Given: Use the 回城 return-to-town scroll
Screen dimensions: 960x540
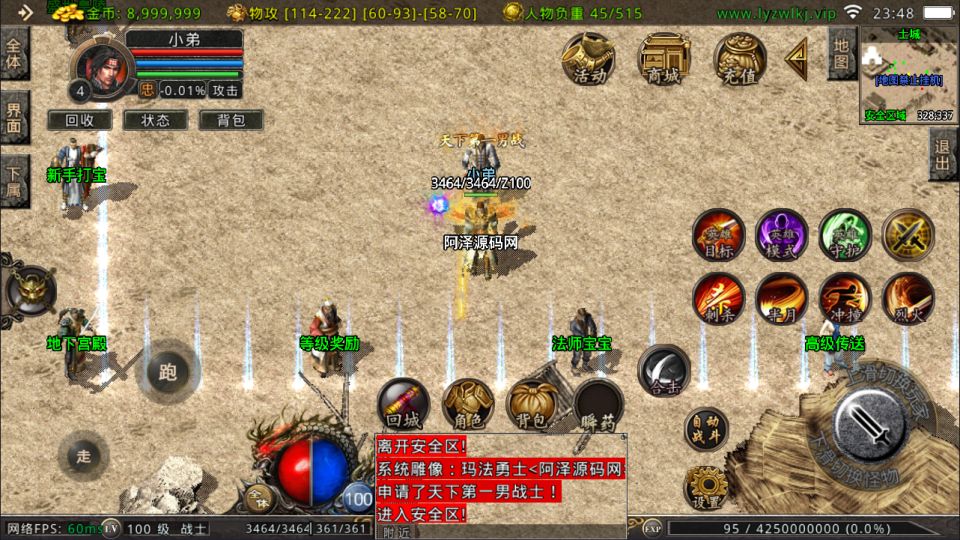Looking at the screenshot, I should tap(403, 405).
